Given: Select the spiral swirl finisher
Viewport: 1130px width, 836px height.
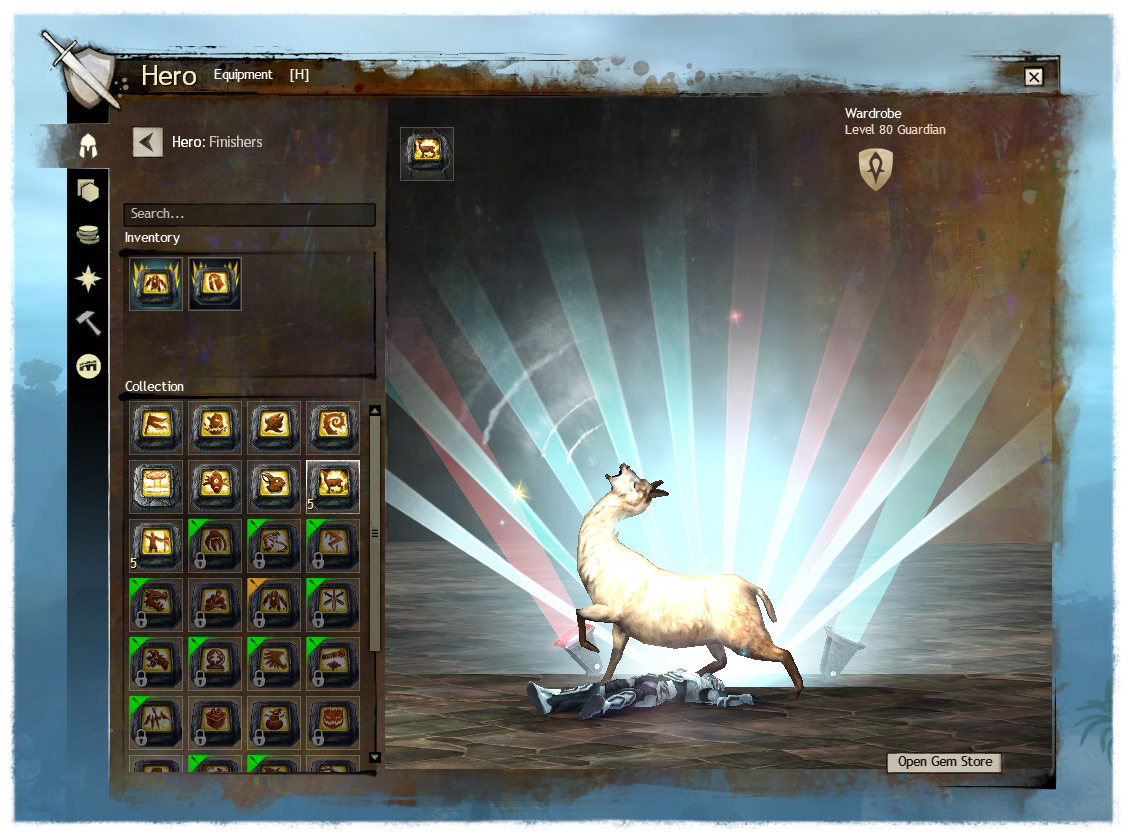Looking at the screenshot, I should tap(333, 428).
